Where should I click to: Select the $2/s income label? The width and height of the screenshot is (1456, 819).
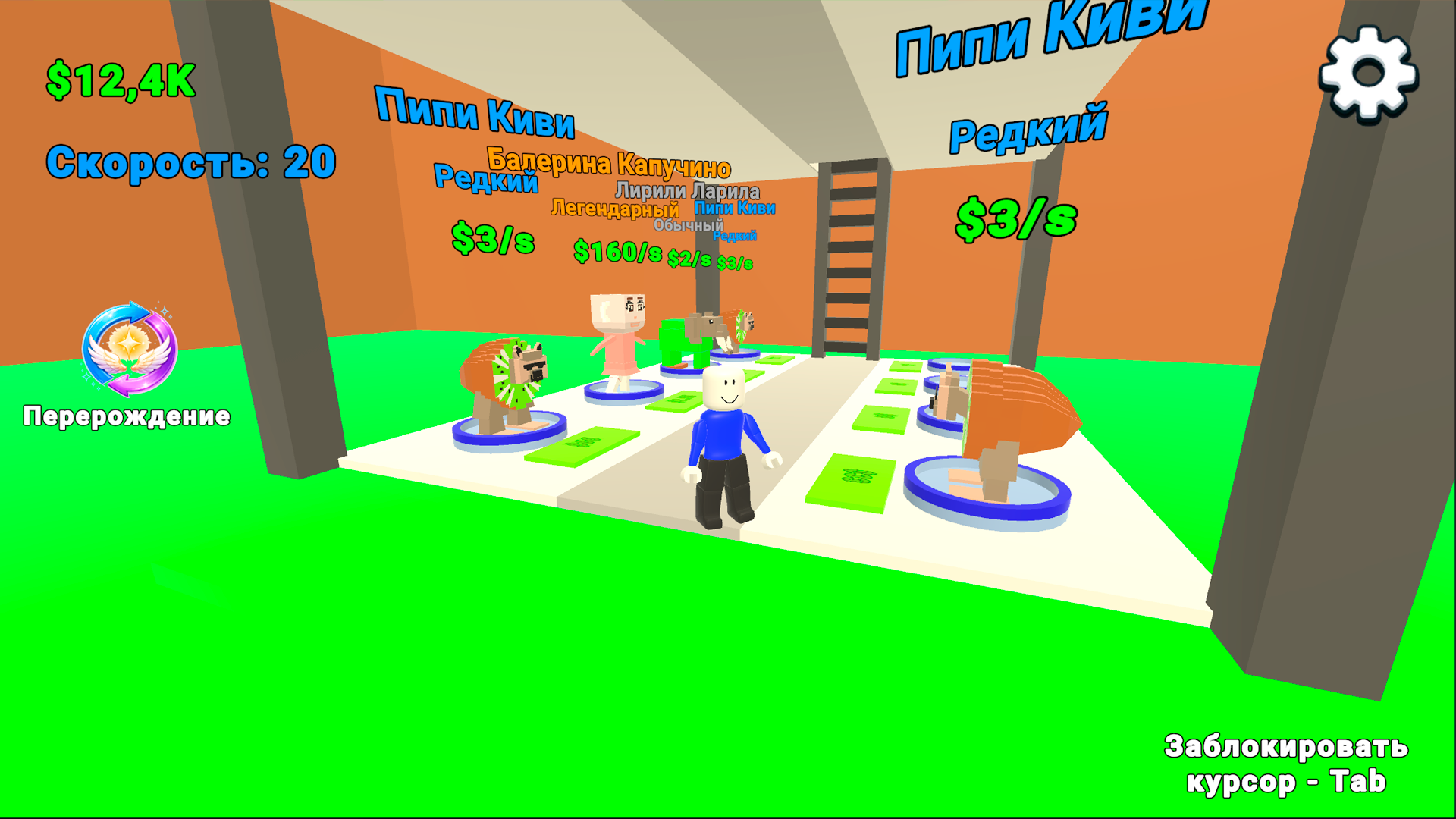coord(689,259)
